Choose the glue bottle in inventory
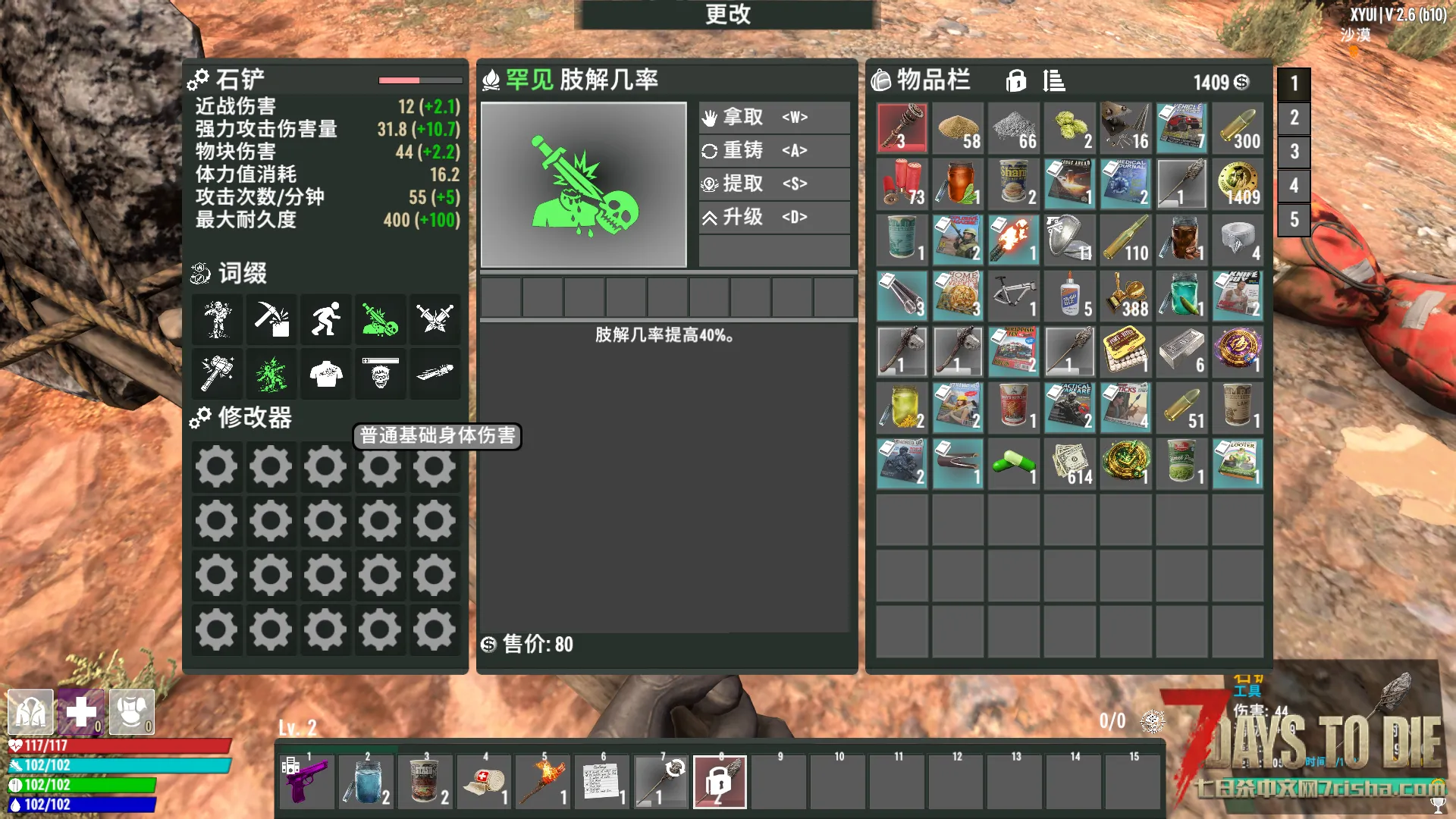Viewport: 1456px width, 819px height. 1069,296
